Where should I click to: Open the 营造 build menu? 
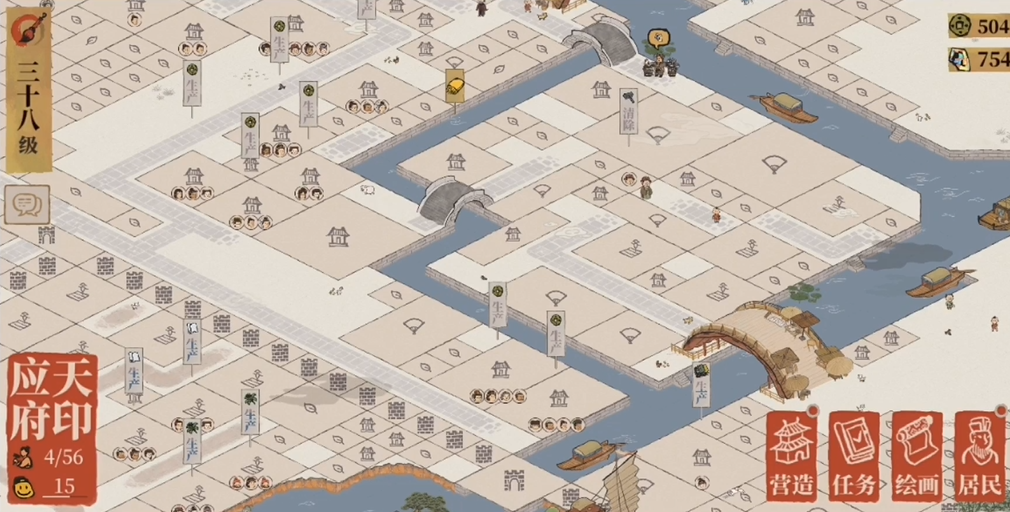793,456
